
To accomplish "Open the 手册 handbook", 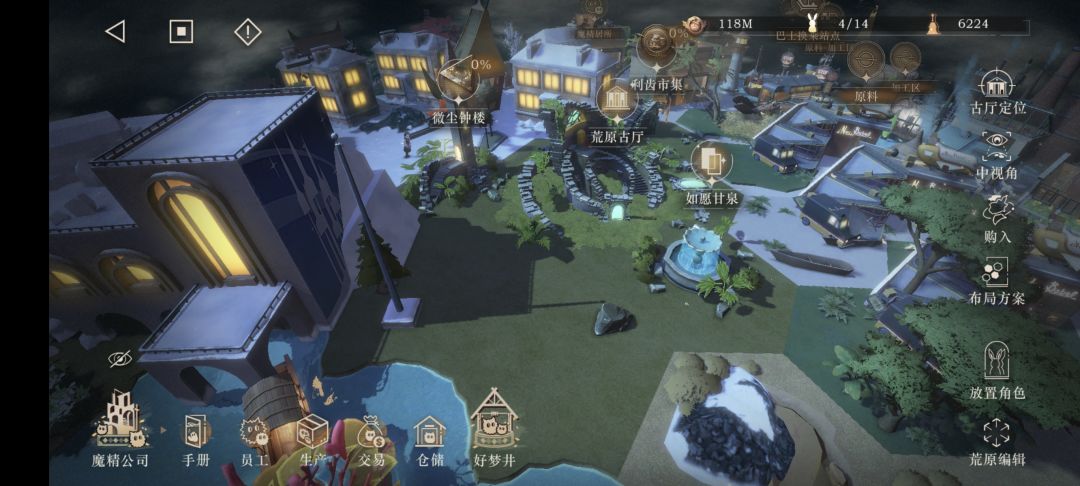I will tap(196, 437).
